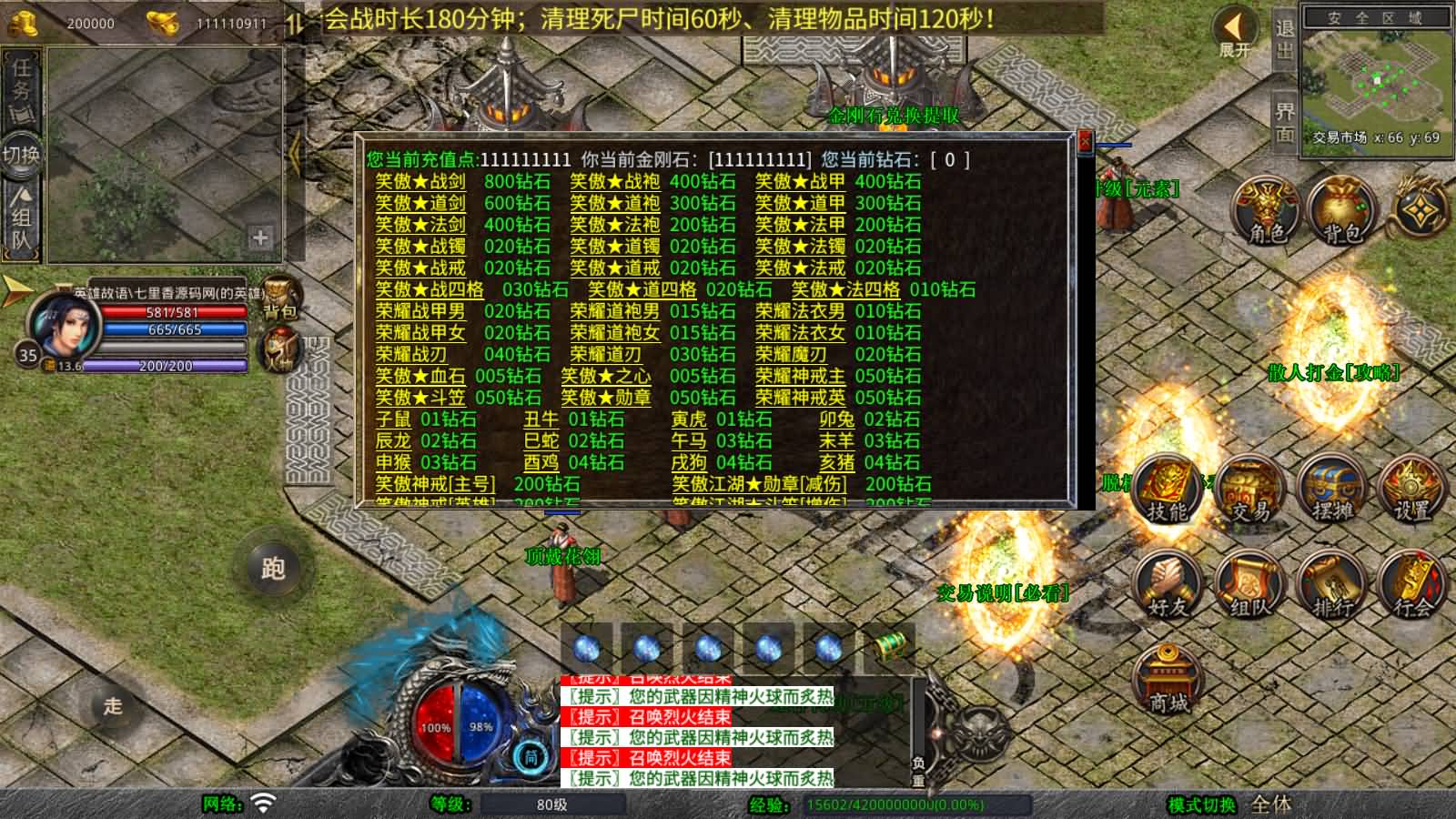Toggle the 跑 run button
The image size is (1456, 819).
point(273,569)
